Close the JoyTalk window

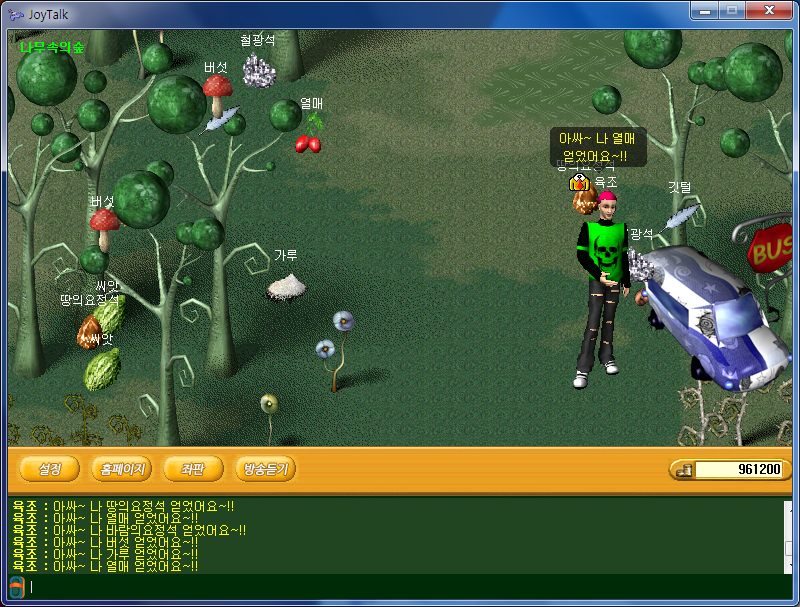pos(767,10)
